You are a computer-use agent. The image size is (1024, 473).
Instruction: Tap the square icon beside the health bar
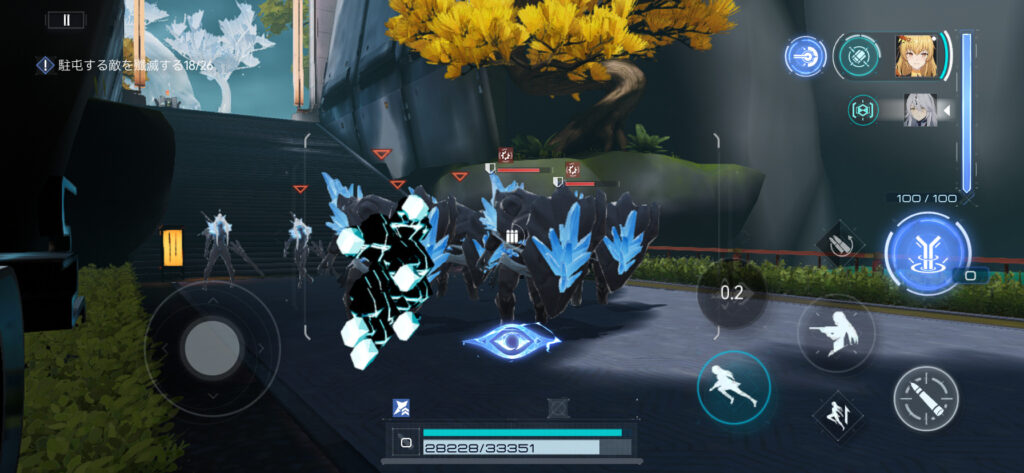(406, 440)
